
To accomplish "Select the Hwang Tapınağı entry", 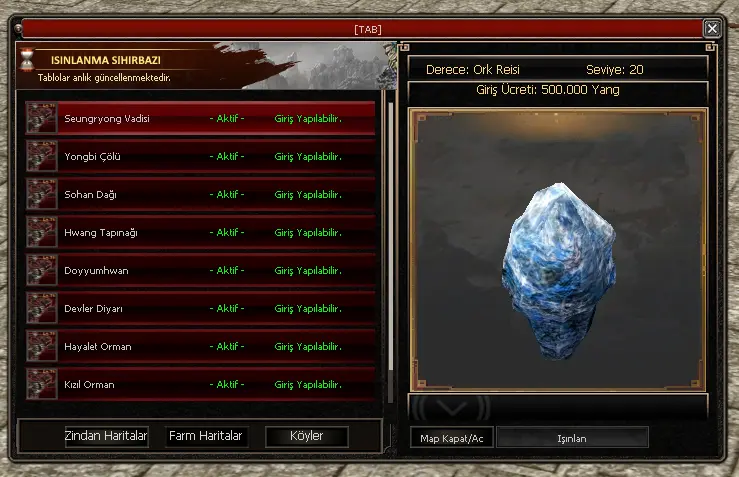I will click(x=200, y=233).
